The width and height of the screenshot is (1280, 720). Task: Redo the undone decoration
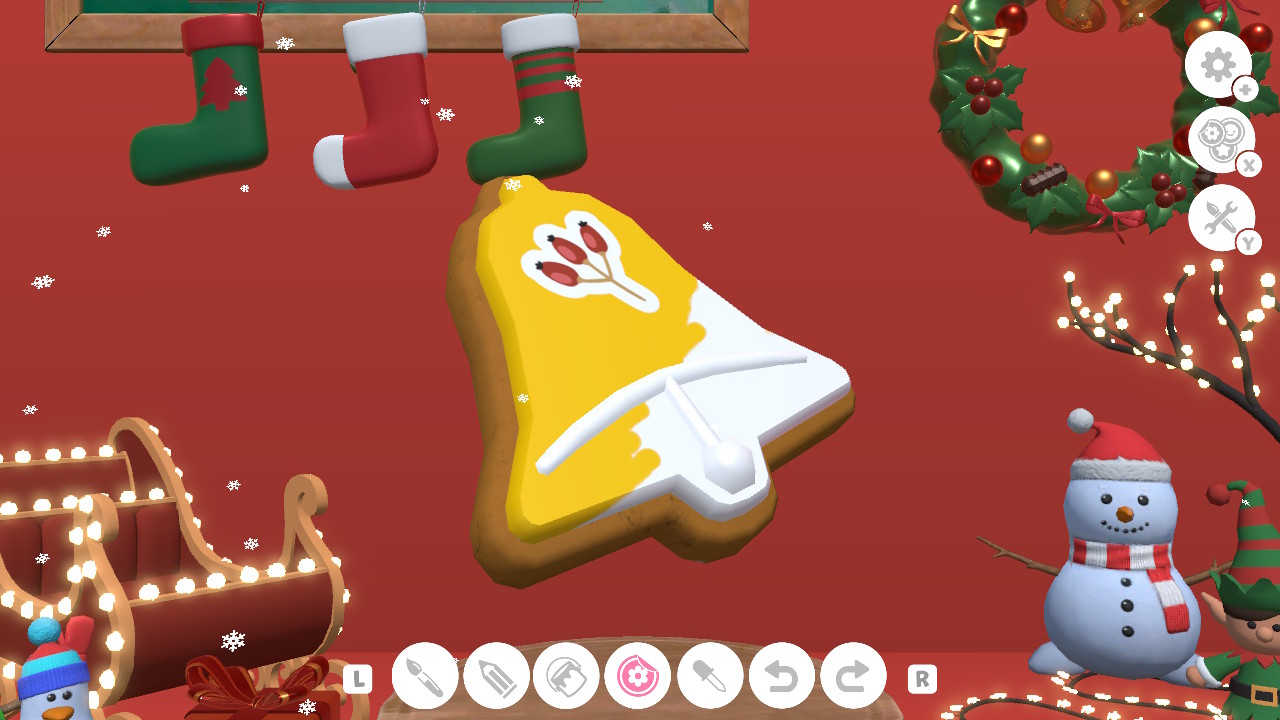point(852,676)
